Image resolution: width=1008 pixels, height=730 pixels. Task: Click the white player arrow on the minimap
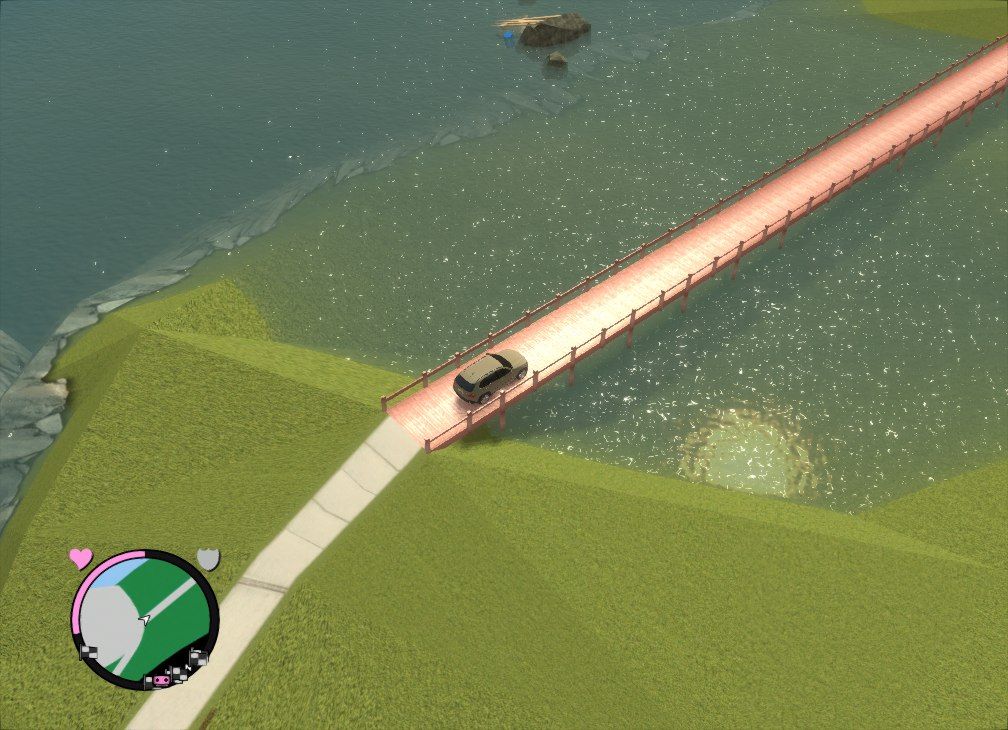pyautogui.click(x=146, y=619)
